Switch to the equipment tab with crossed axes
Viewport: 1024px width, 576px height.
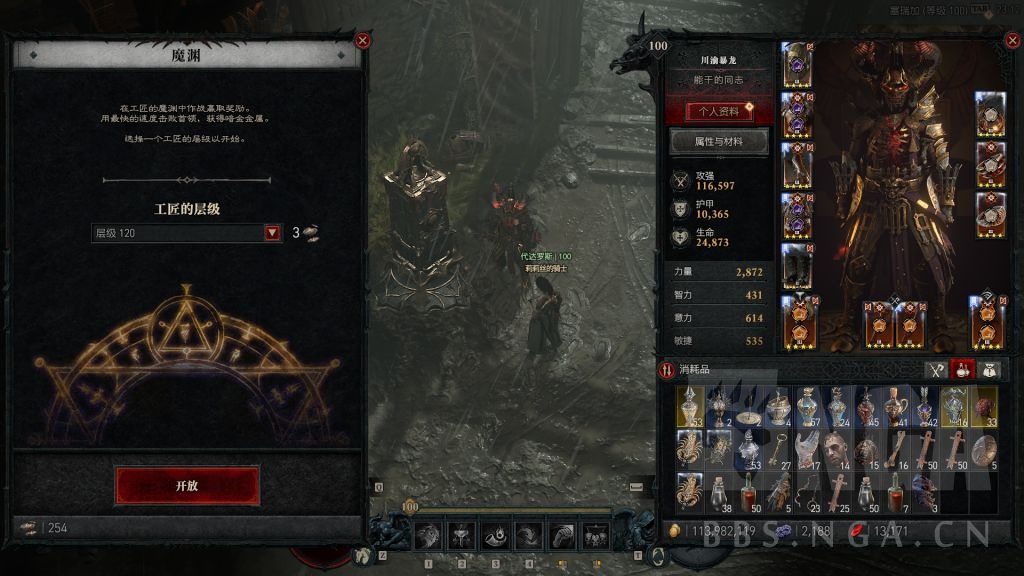(936, 370)
